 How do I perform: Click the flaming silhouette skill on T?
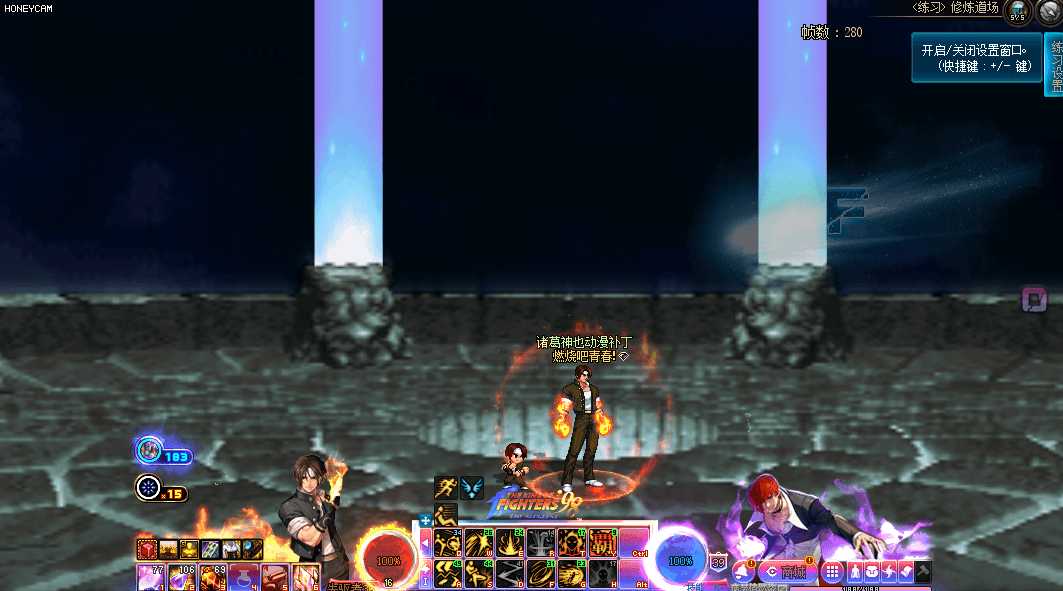572,543
